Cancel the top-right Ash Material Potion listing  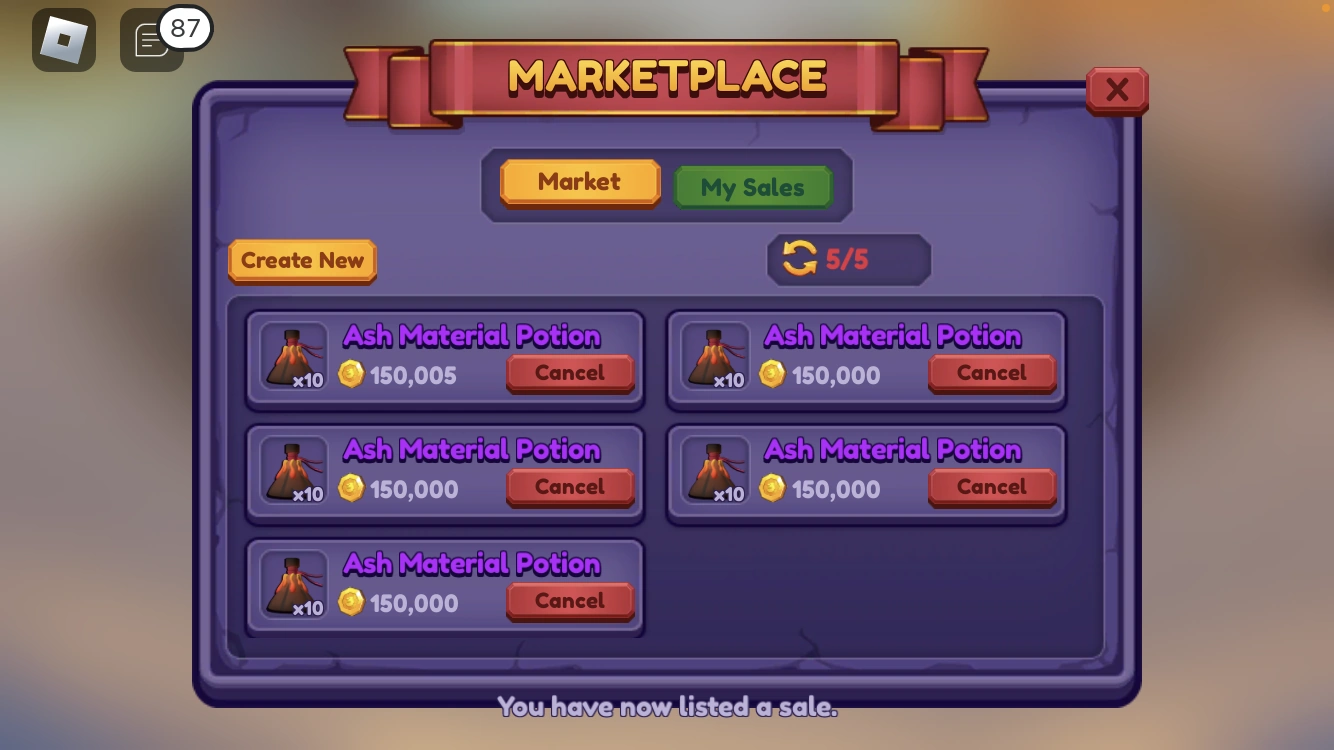tap(991, 372)
